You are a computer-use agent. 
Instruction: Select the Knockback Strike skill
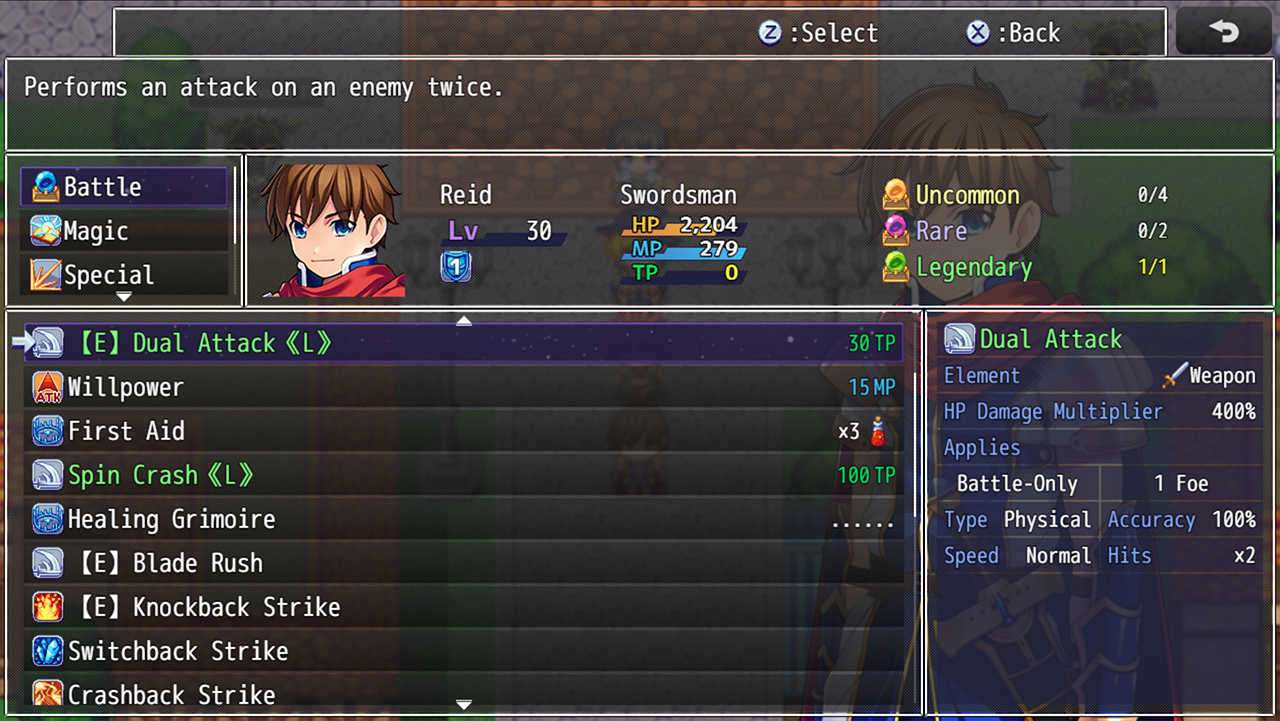coord(462,607)
